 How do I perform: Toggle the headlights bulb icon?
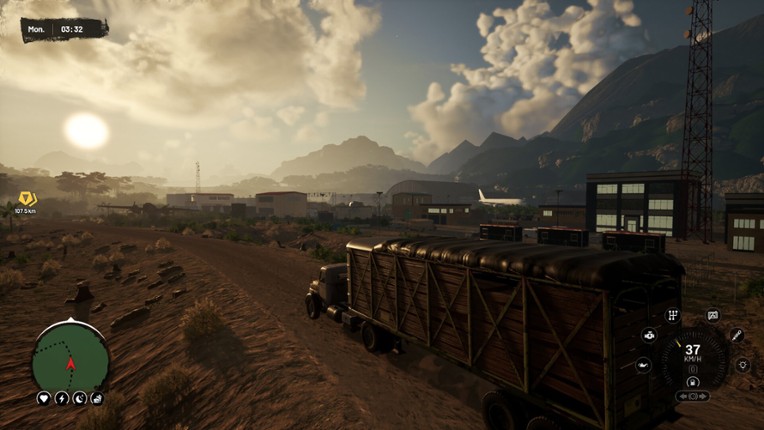tap(742, 365)
